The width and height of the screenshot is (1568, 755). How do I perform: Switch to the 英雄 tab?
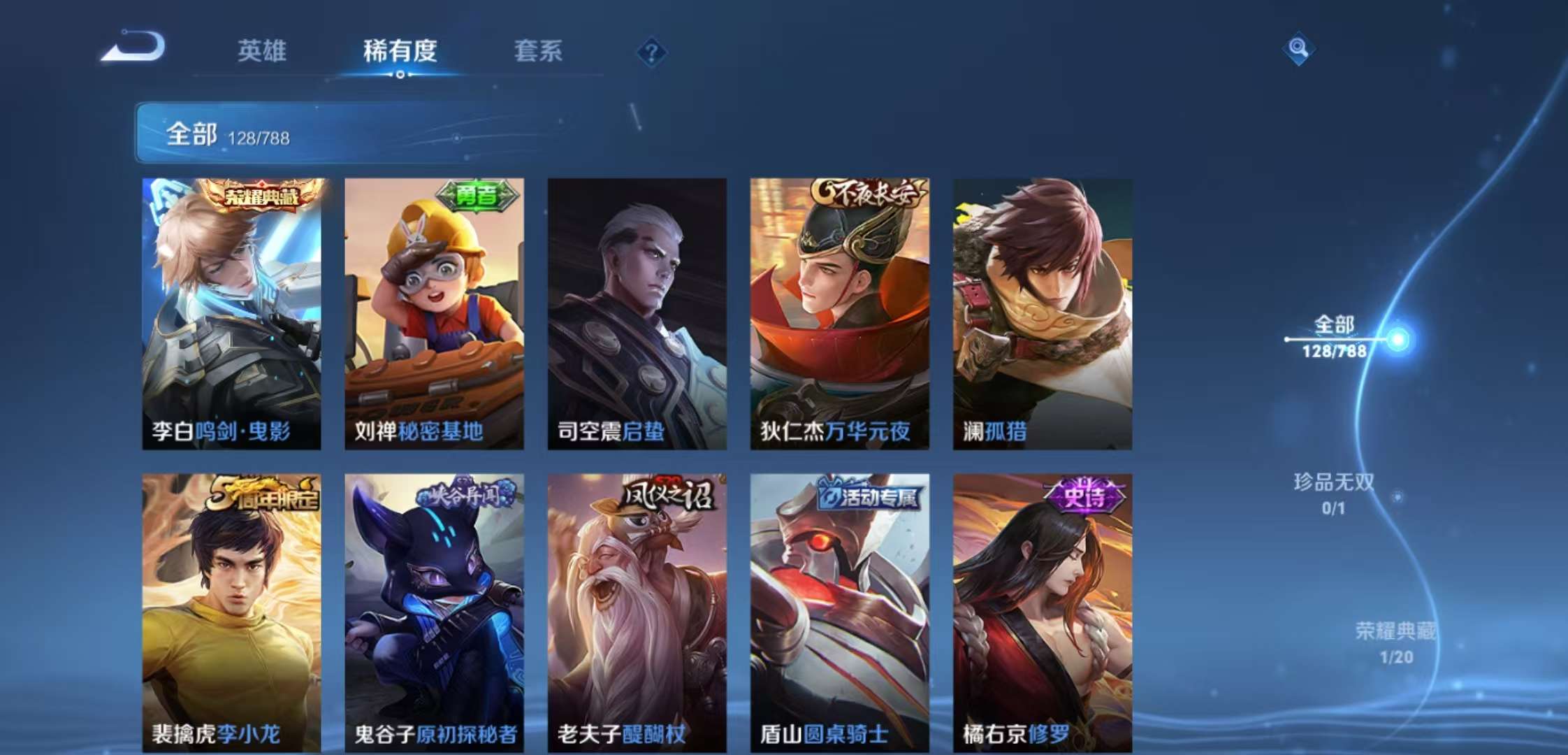tap(262, 52)
